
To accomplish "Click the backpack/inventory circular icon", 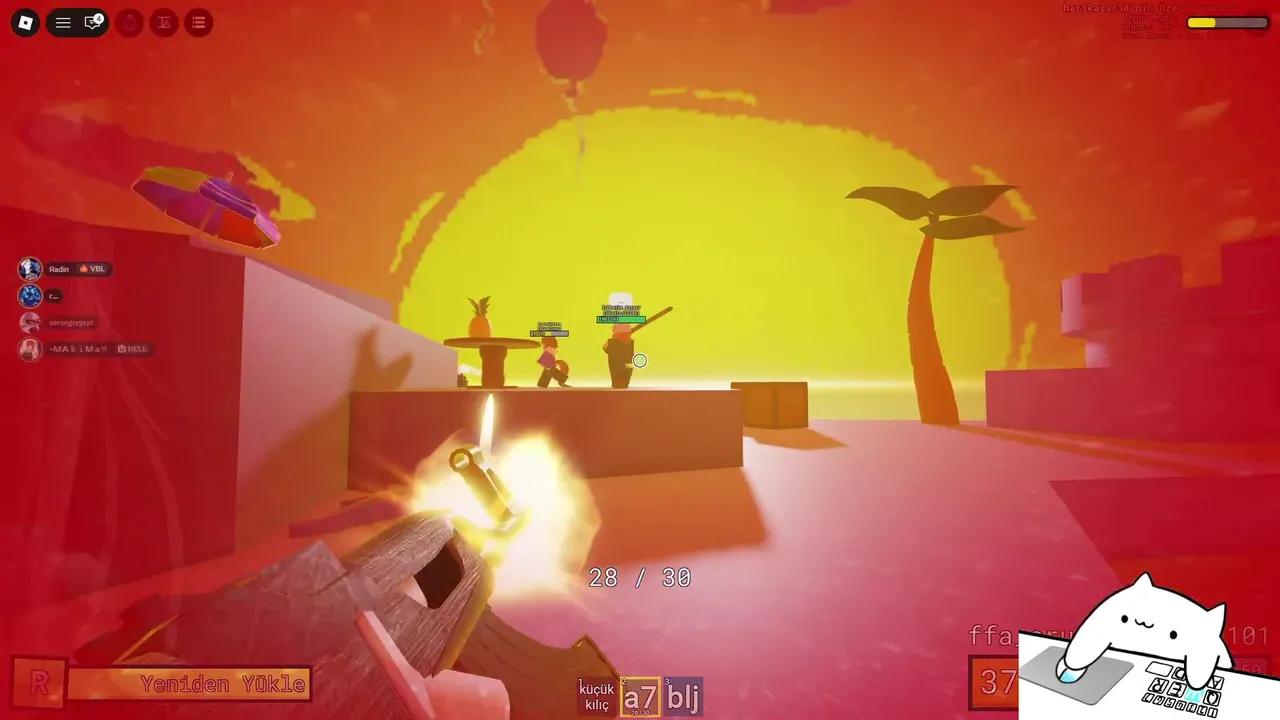I will pyautogui.click(x=130, y=20).
